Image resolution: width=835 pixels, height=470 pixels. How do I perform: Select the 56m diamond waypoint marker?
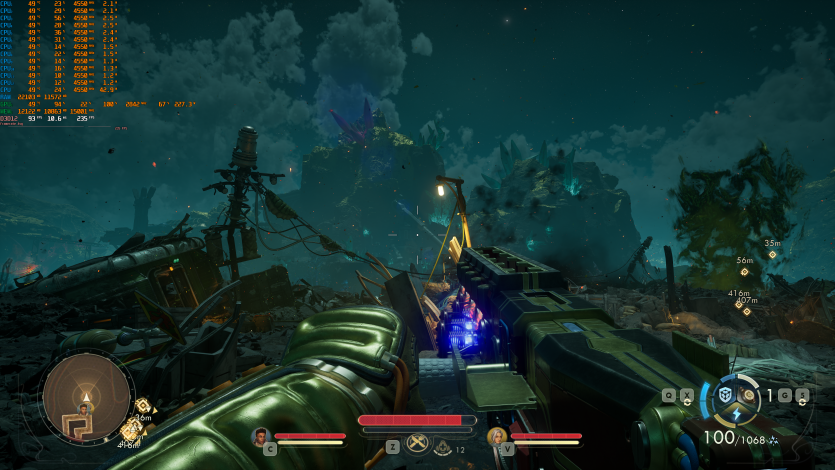click(744, 272)
